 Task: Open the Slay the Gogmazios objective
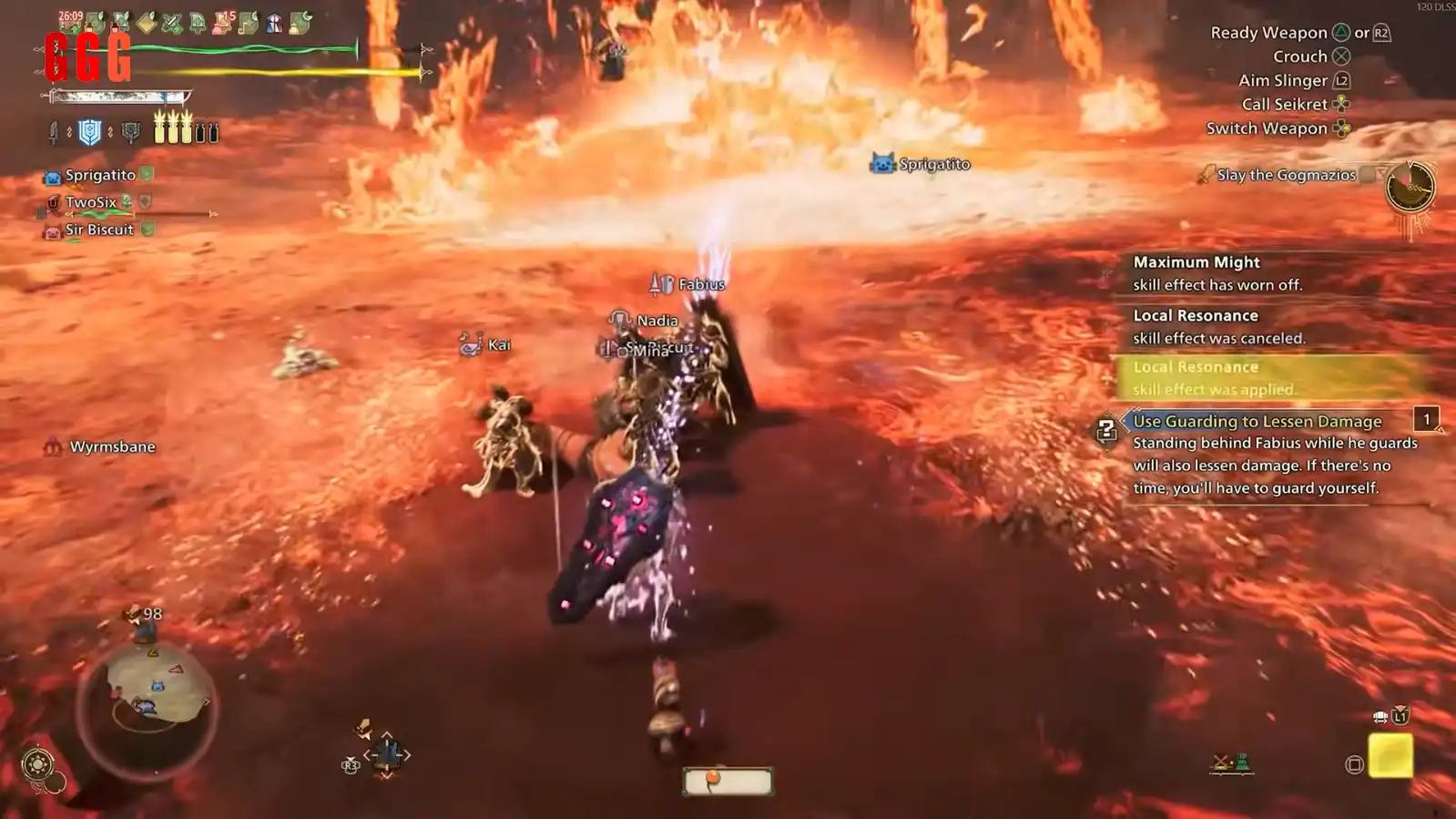(1285, 175)
